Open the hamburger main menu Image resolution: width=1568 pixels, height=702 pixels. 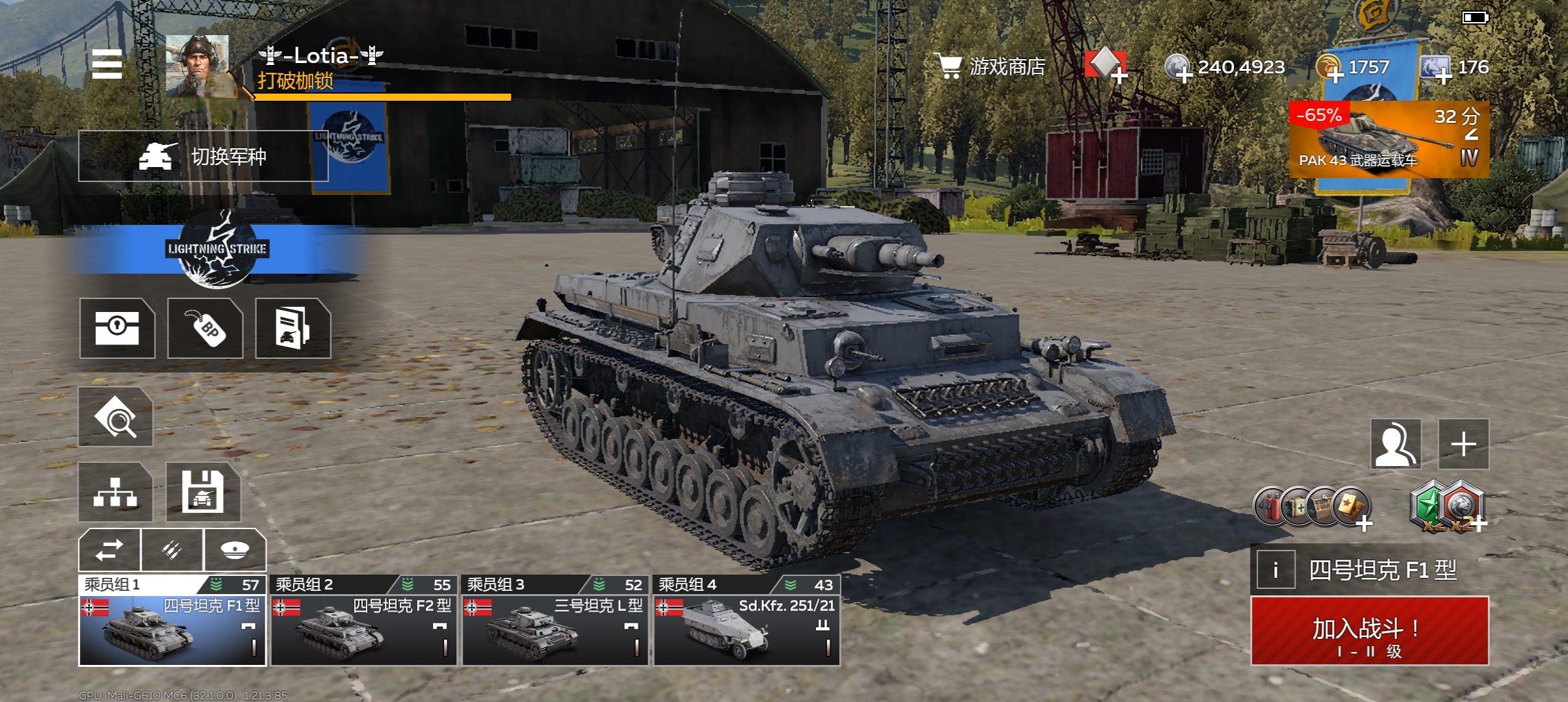(107, 64)
